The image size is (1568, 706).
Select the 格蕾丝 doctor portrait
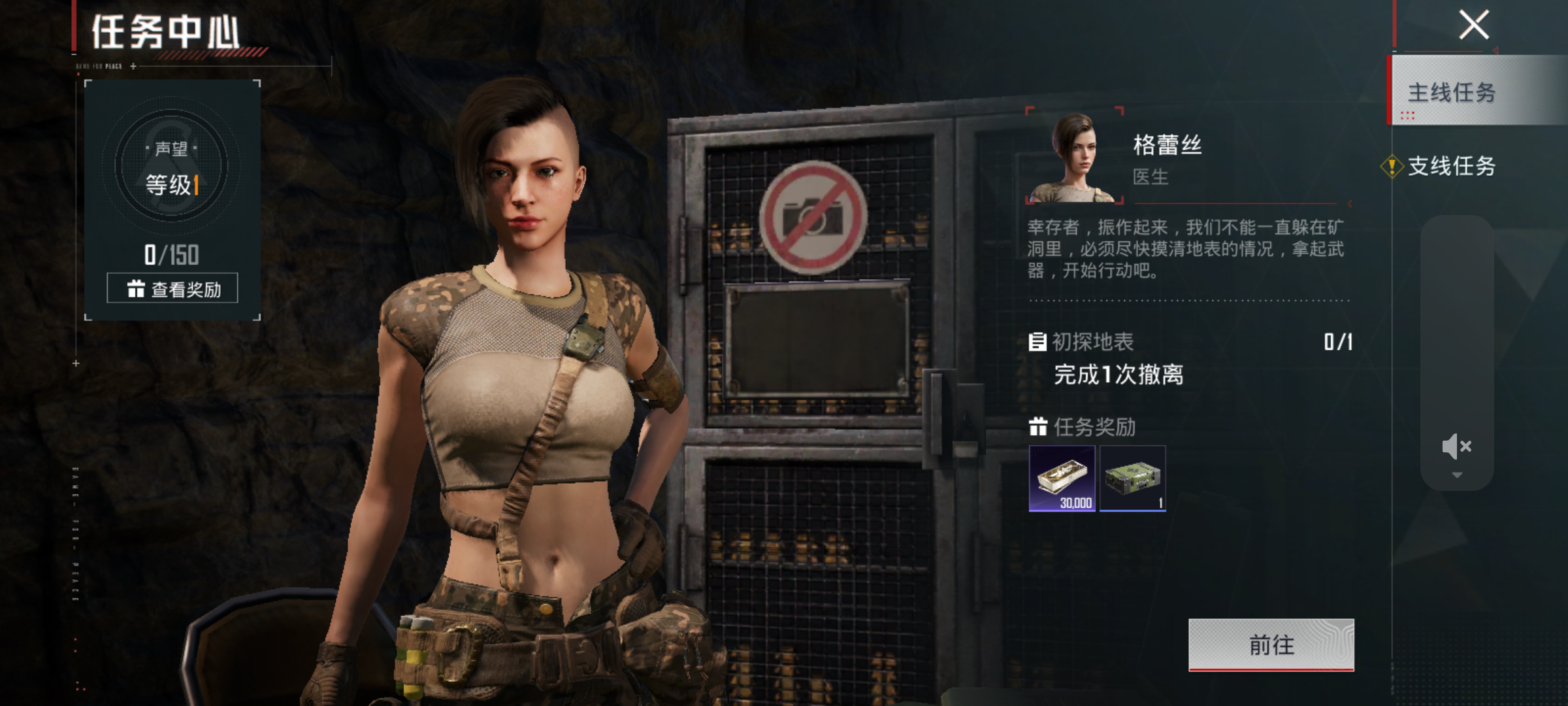pyautogui.click(x=1075, y=157)
